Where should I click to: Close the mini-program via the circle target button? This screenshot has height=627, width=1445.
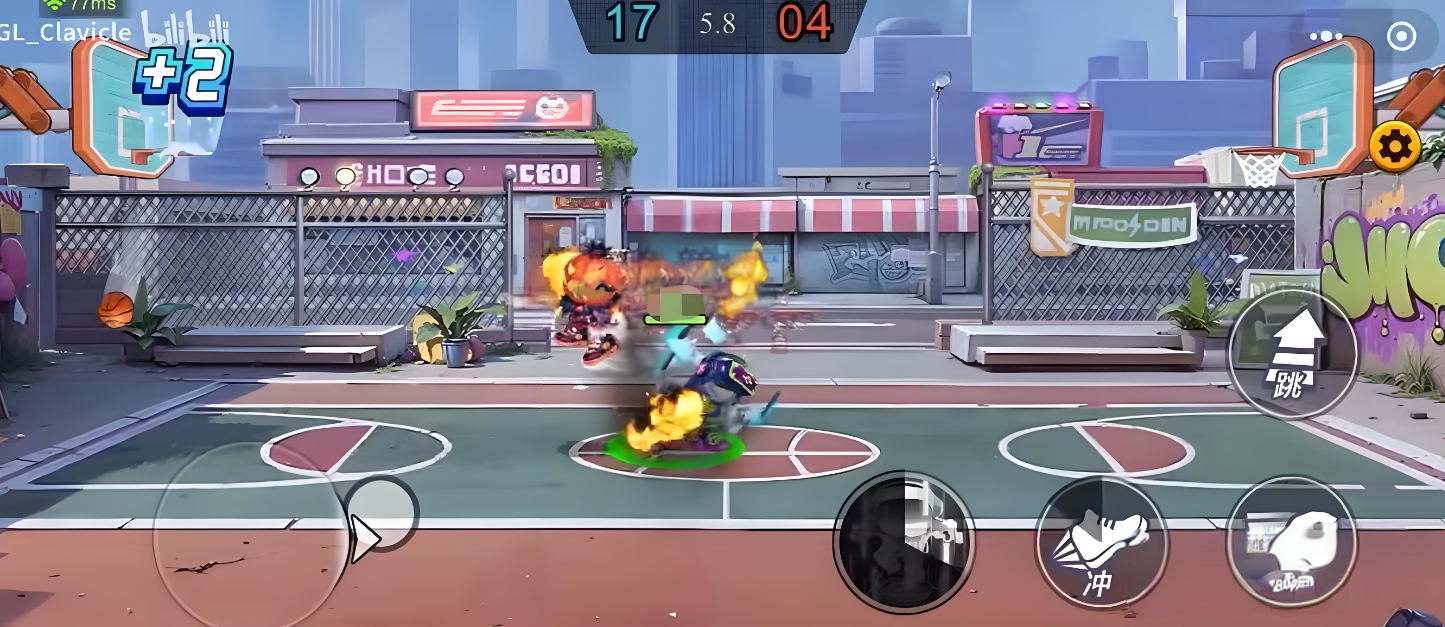tap(1402, 37)
